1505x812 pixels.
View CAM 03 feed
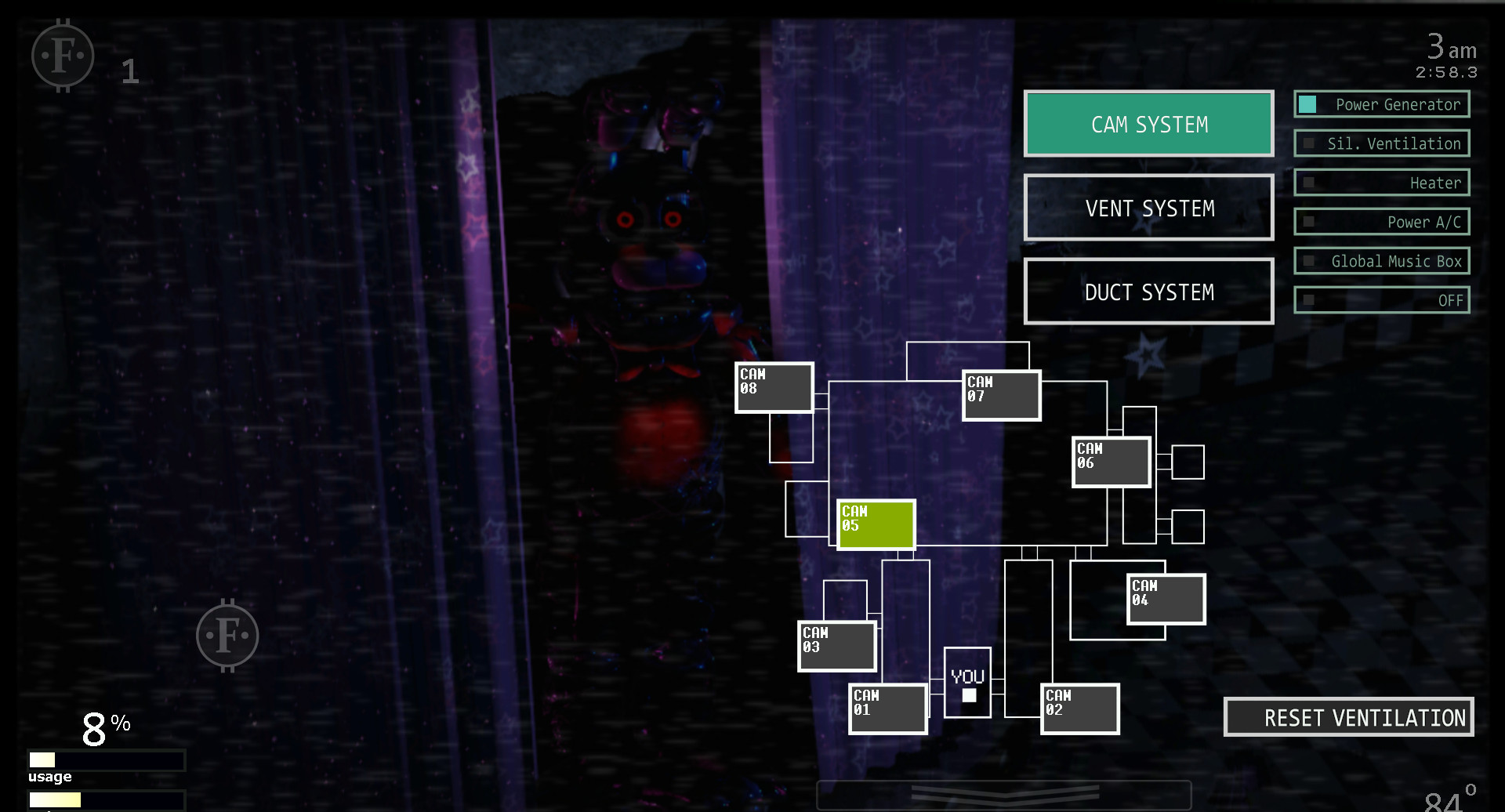pyautogui.click(x=836, y=645)
